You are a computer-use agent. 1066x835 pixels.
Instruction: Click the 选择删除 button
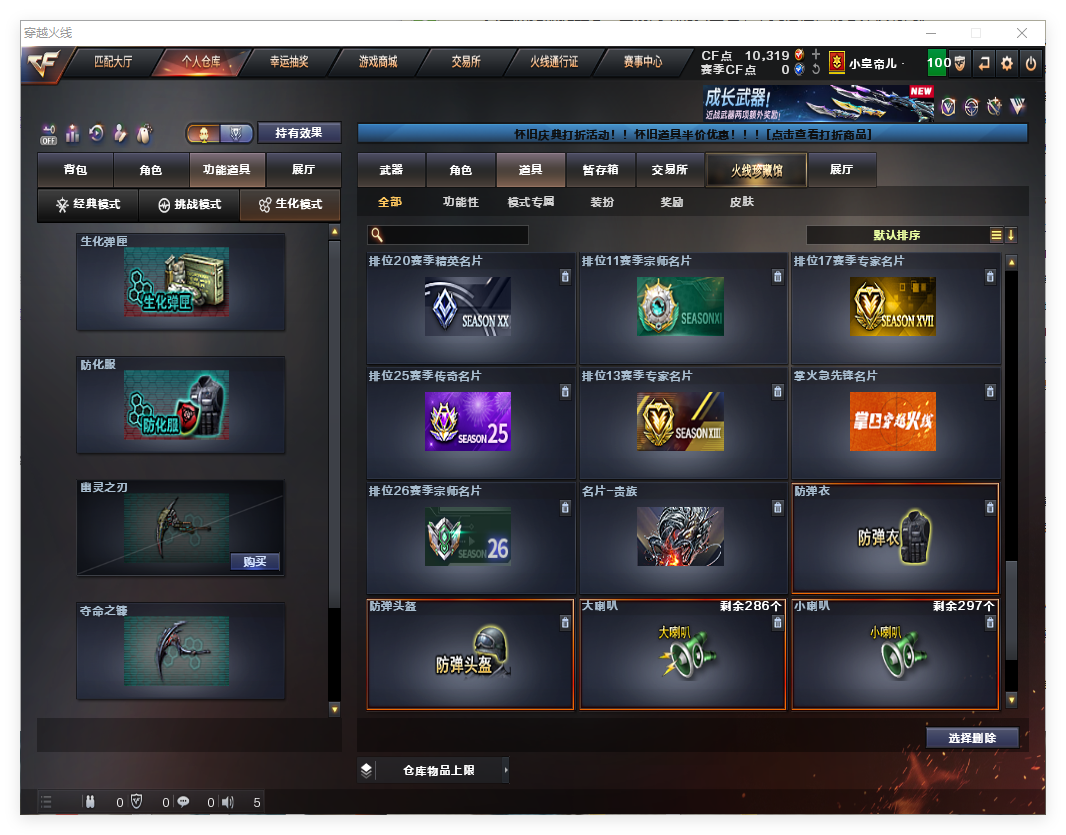coord(972,738)
